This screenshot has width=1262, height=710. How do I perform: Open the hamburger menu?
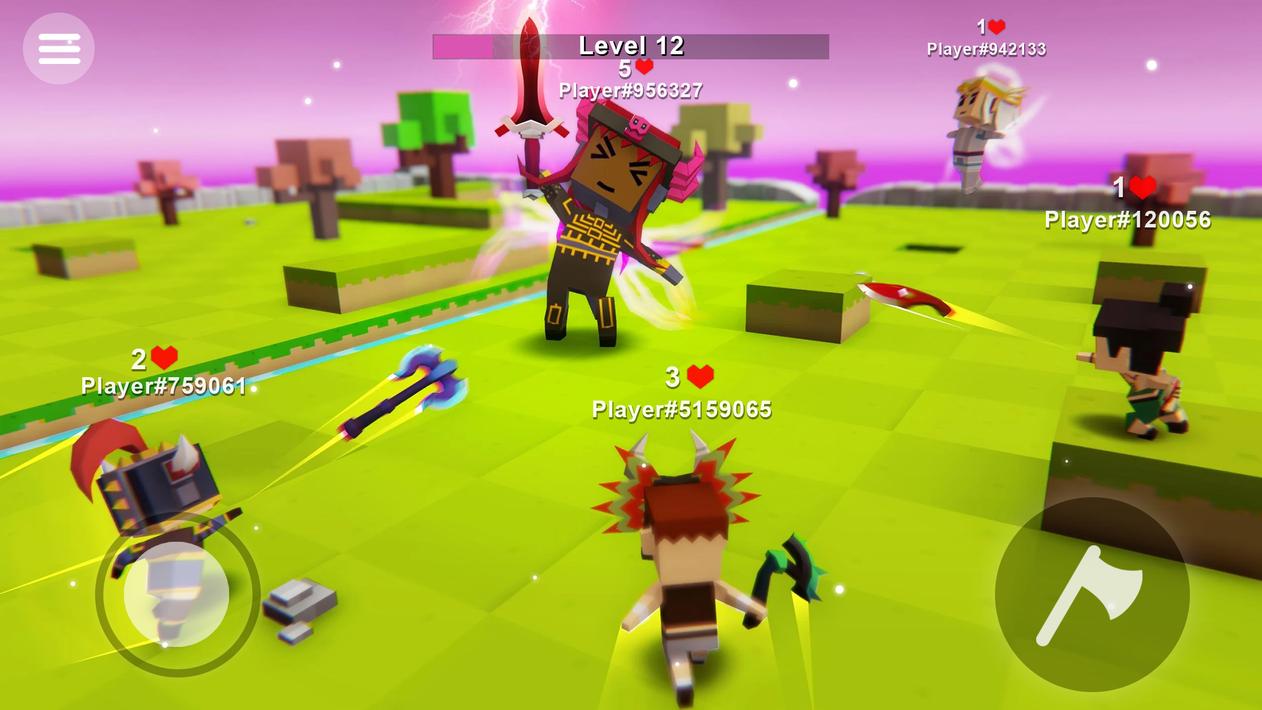pos(59,48)
